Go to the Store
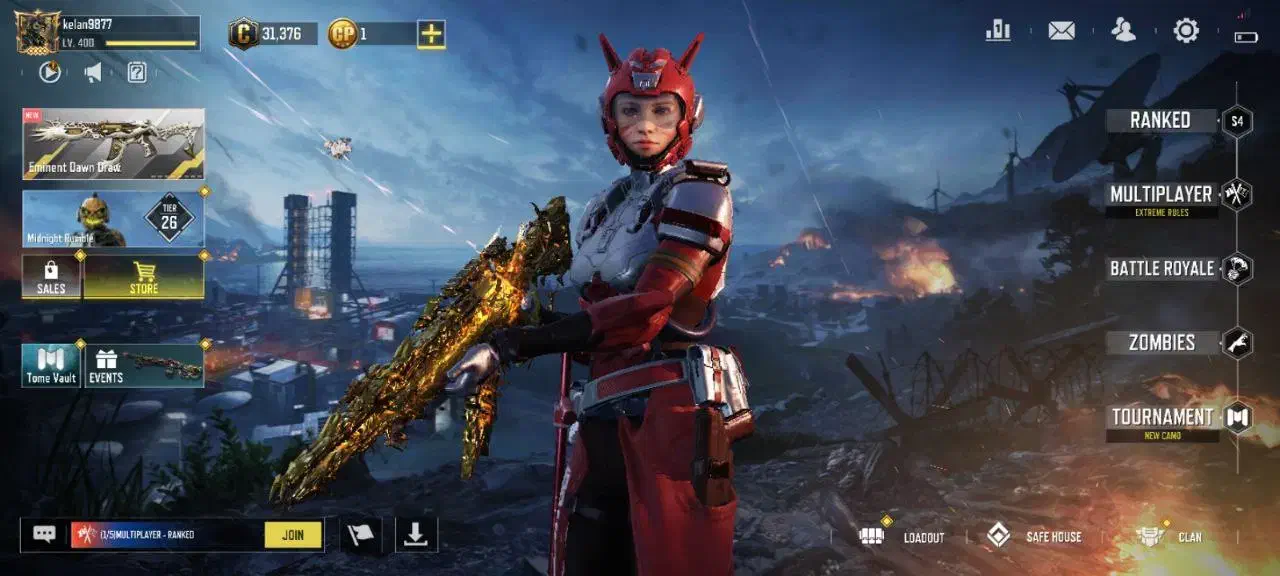1280x576 pixels. click(144, 277)
